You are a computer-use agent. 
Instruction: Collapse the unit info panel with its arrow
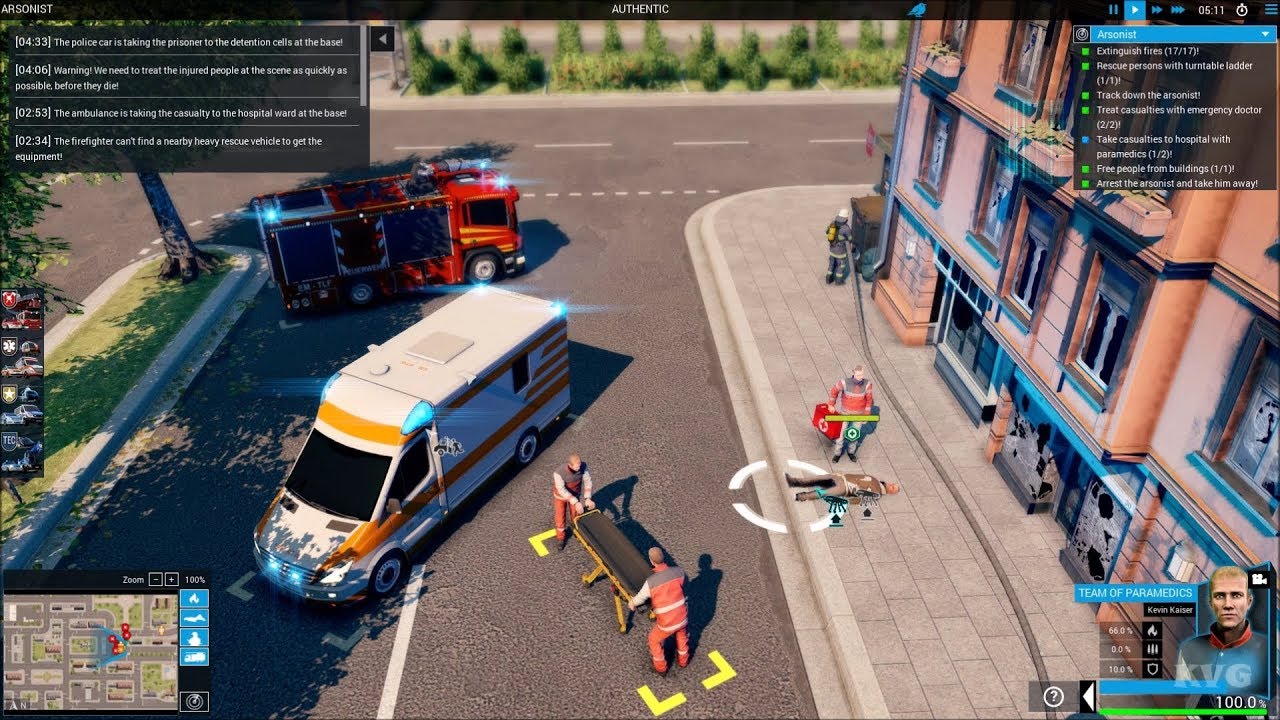1087,697
